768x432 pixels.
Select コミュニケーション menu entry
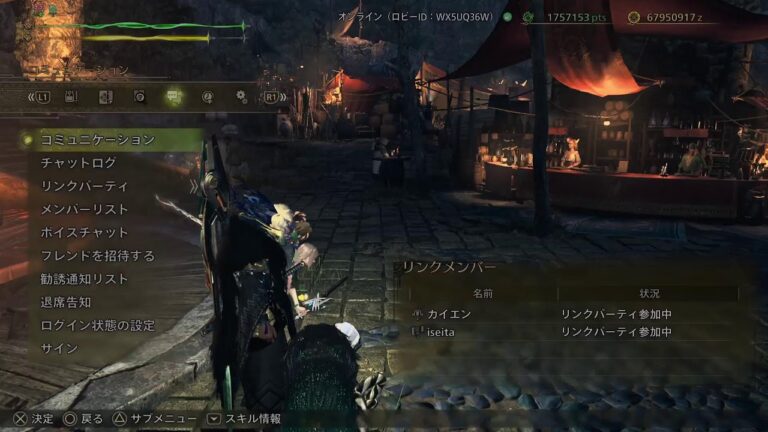click(x=98, y=140)
